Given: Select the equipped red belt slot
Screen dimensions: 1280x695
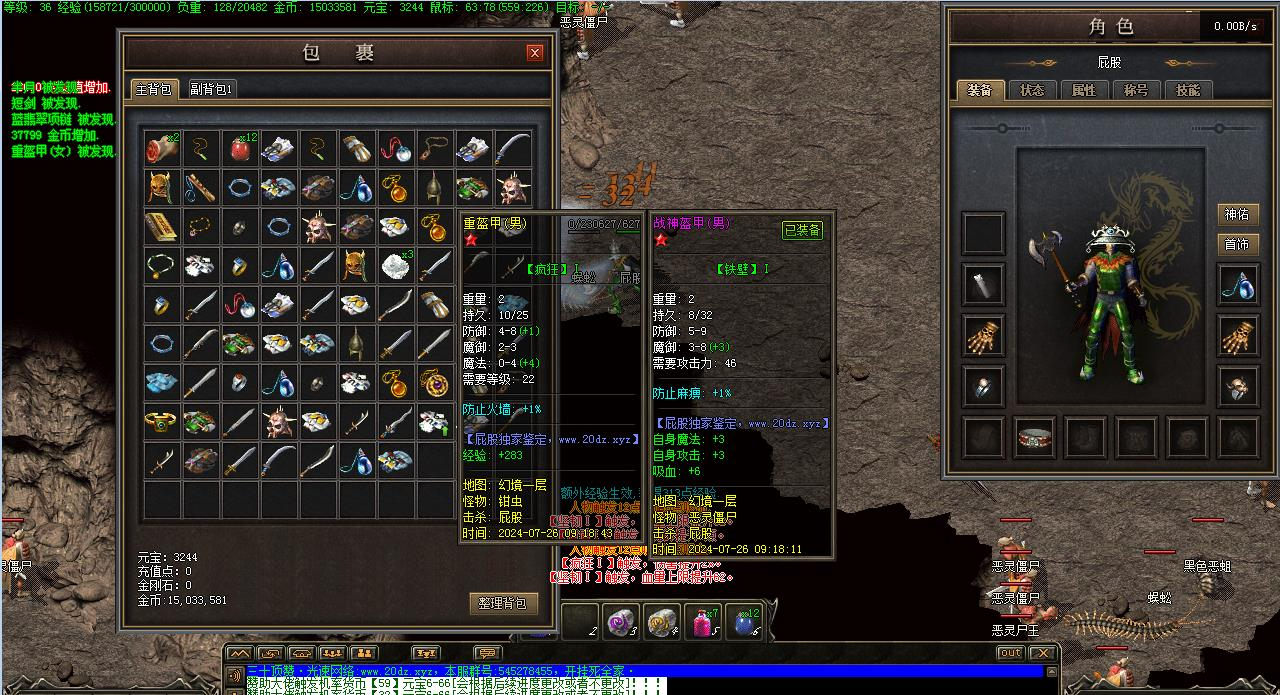Looking at the screenshot, I should [1036, 437].
